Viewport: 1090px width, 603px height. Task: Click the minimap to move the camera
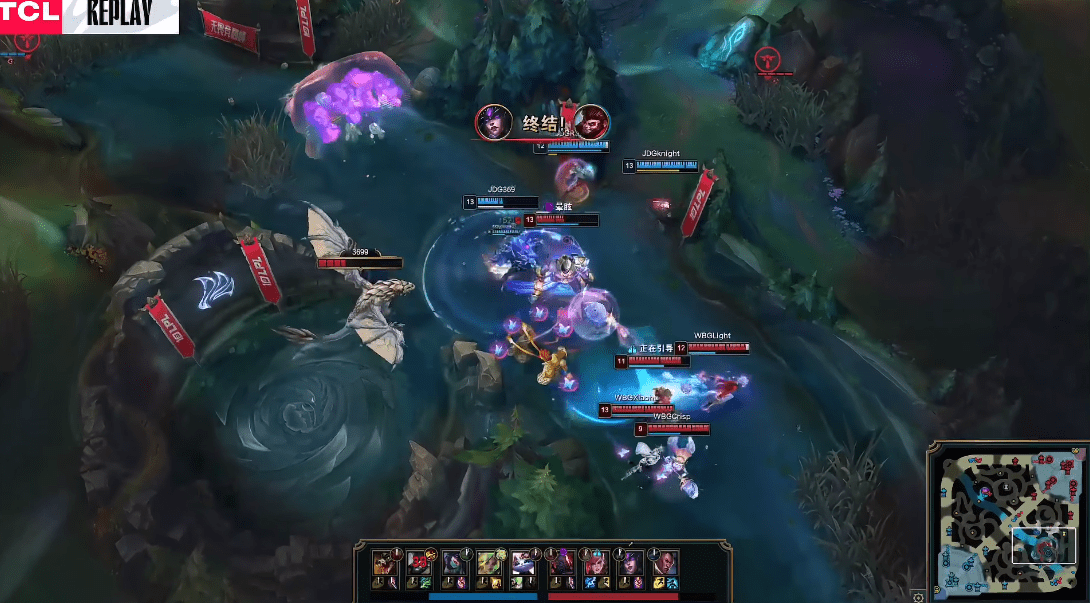coord(1005,520)
